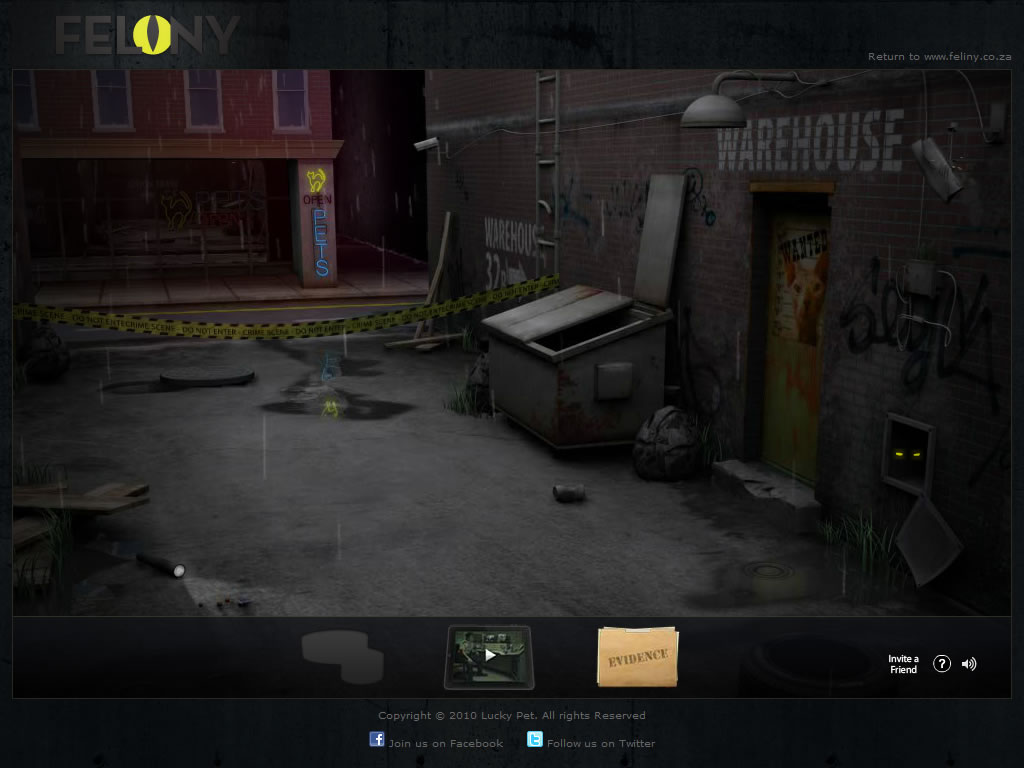The image size is (1024, 768).
Task: Open the question mark help button
Action: click(941, 664)
